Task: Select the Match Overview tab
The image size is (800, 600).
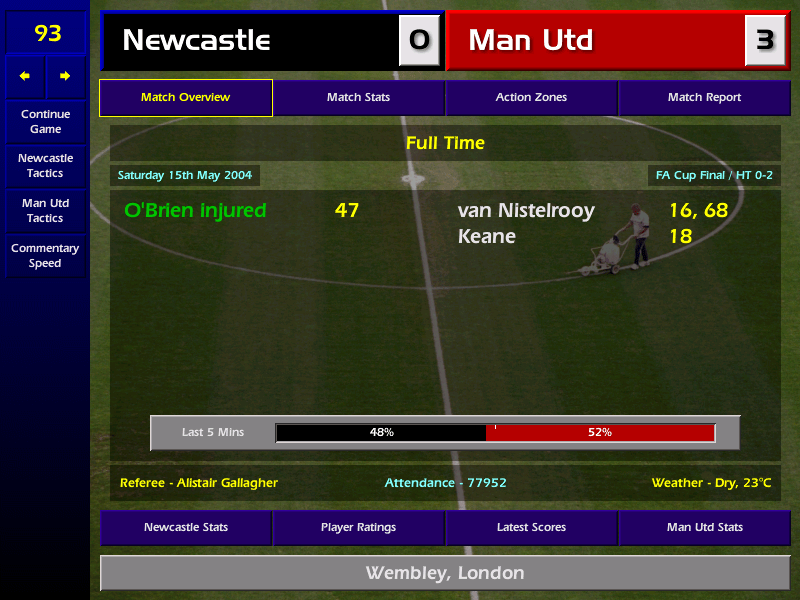Action: (186, 98)
